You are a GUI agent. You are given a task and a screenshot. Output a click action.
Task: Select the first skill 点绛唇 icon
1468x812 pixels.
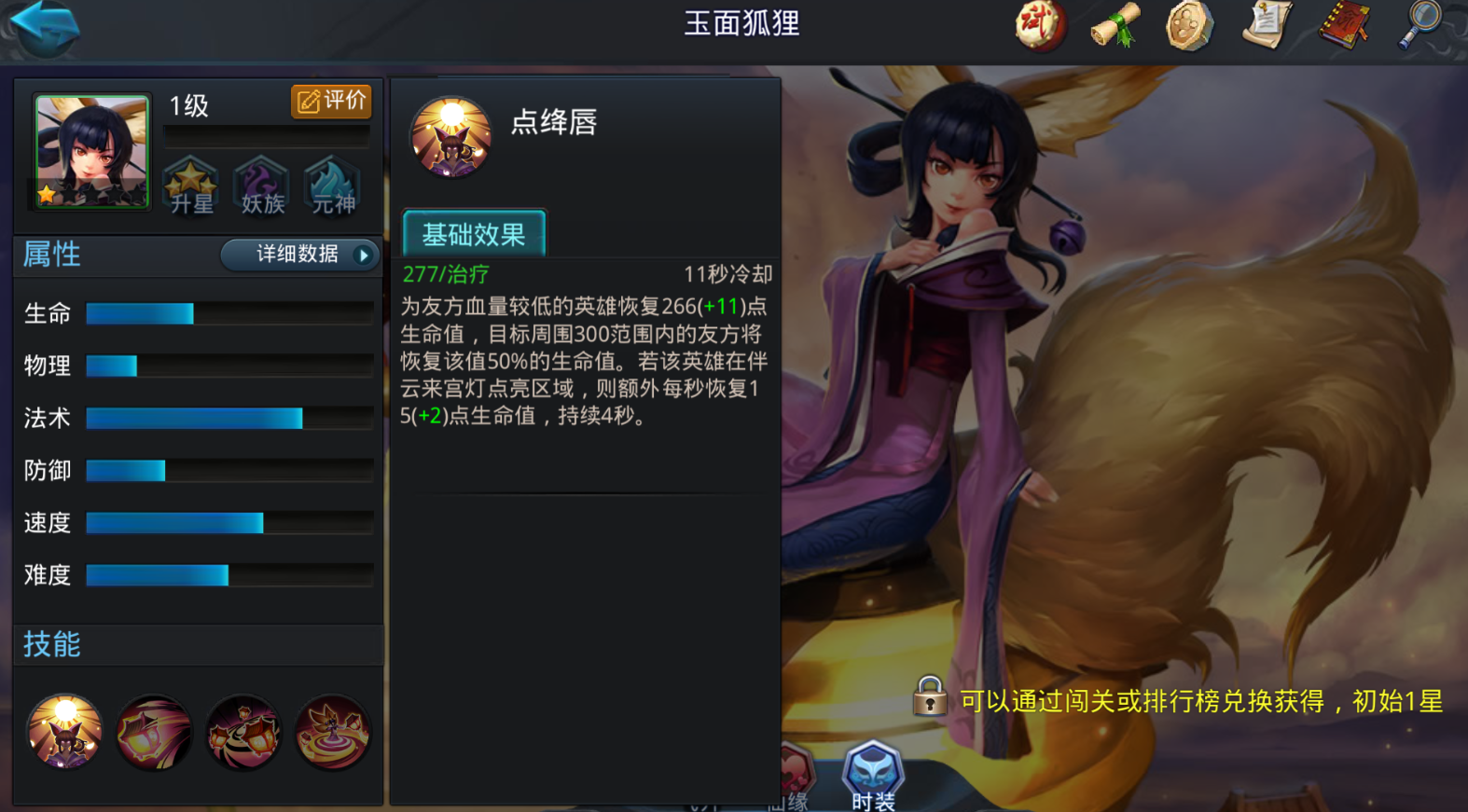64,734
